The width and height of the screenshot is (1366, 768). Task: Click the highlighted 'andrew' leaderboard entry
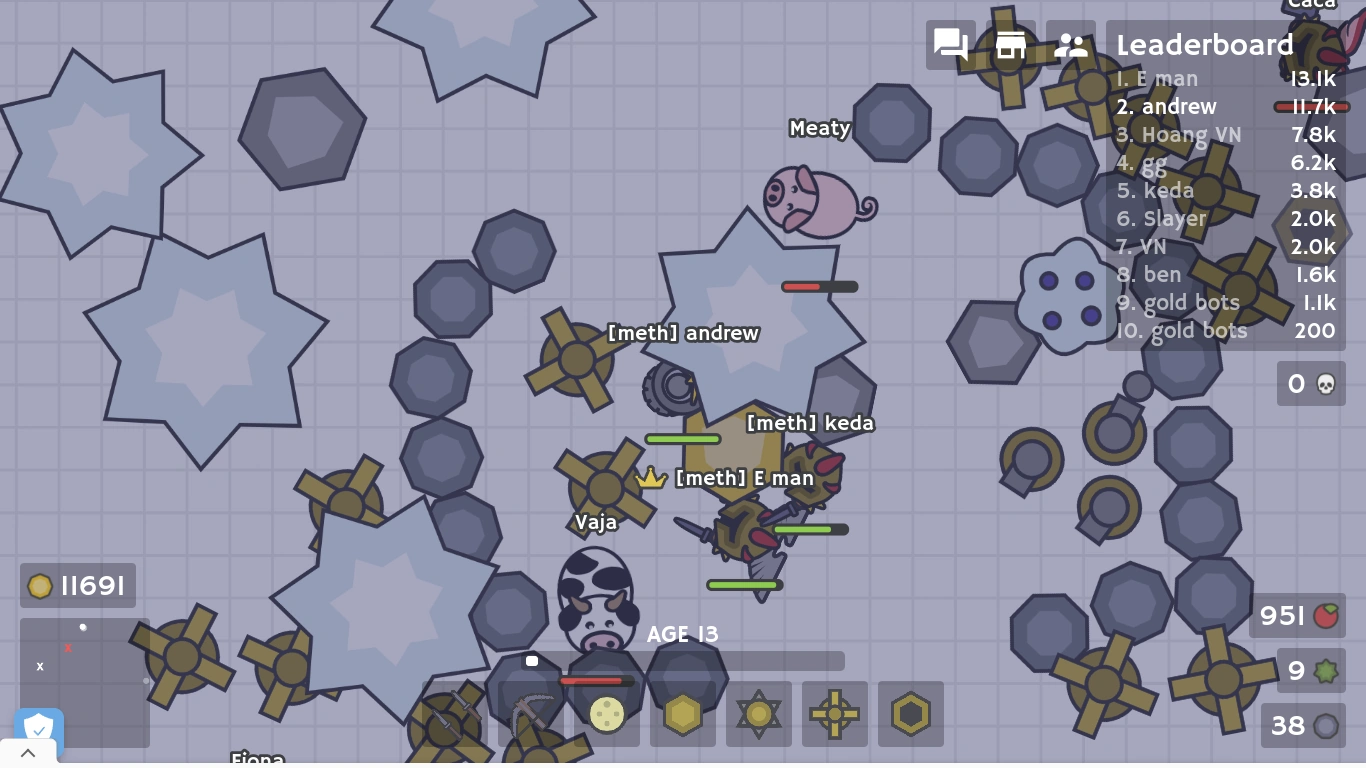tap(1167, 106)
